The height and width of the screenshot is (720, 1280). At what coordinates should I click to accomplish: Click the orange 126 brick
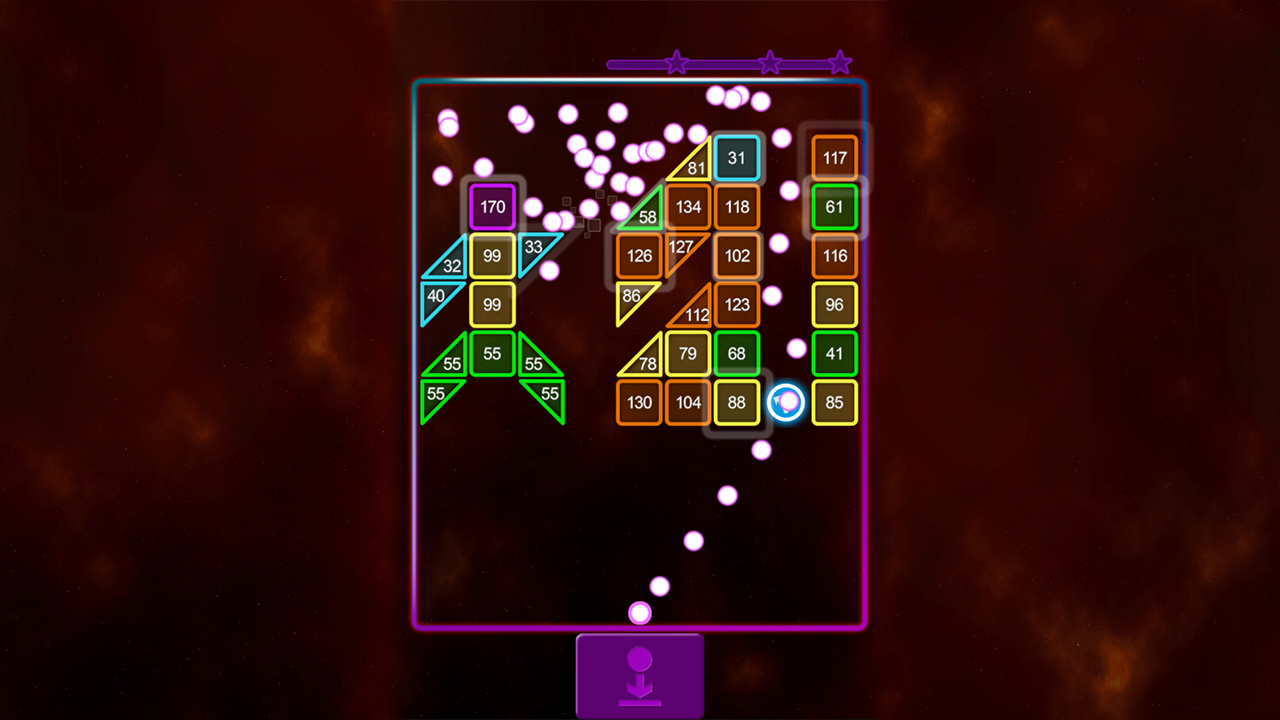click(639, 256)
